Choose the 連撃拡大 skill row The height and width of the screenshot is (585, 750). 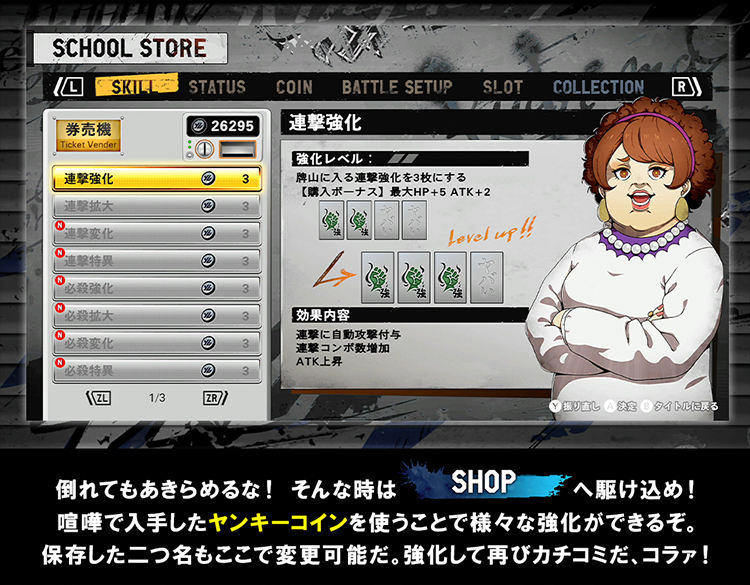point(157,207)
